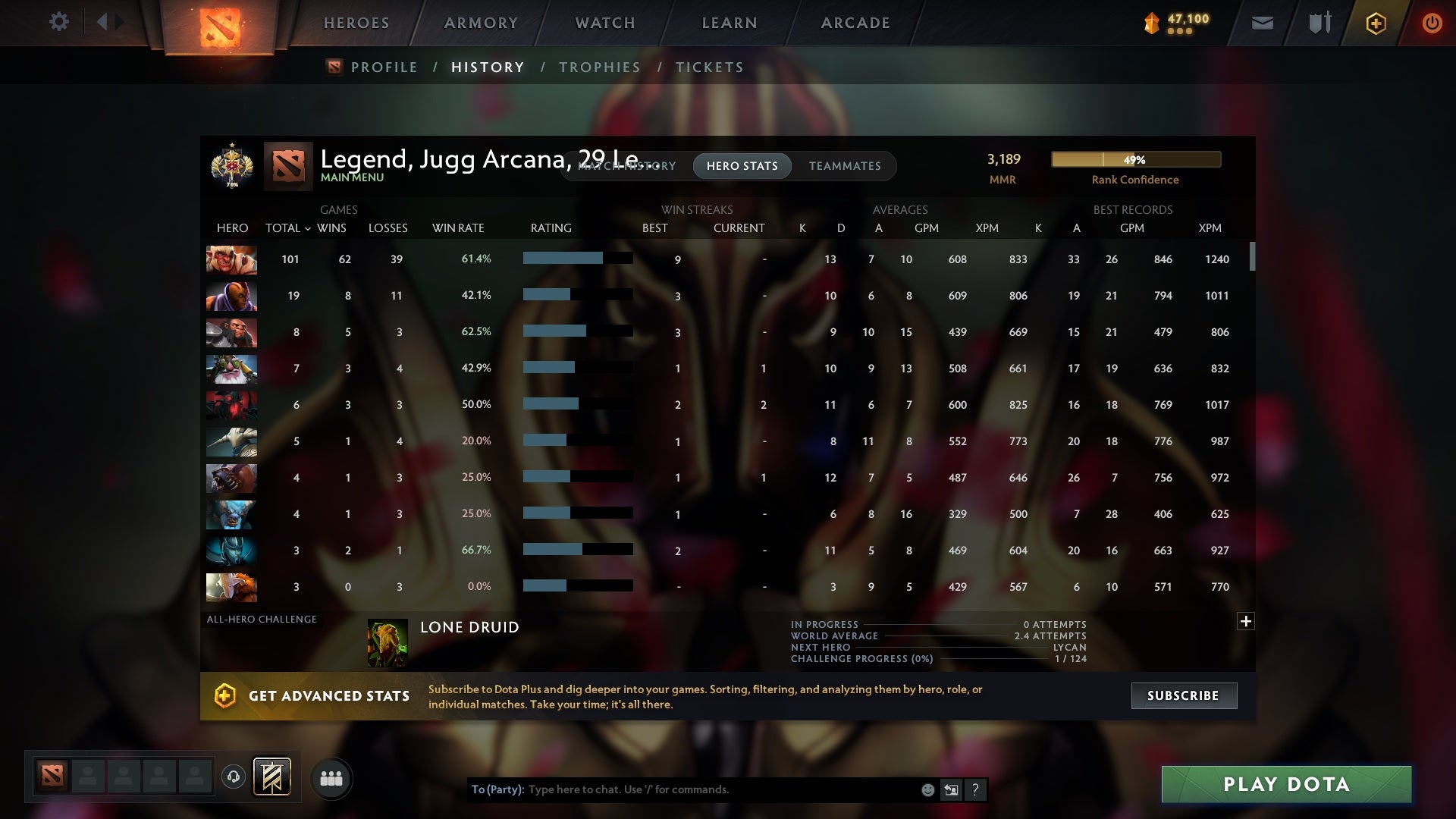The width and height of the screenshot is (1456, 819).
Task: Open the mail notifications icon
Action: tap(1262, 23)
